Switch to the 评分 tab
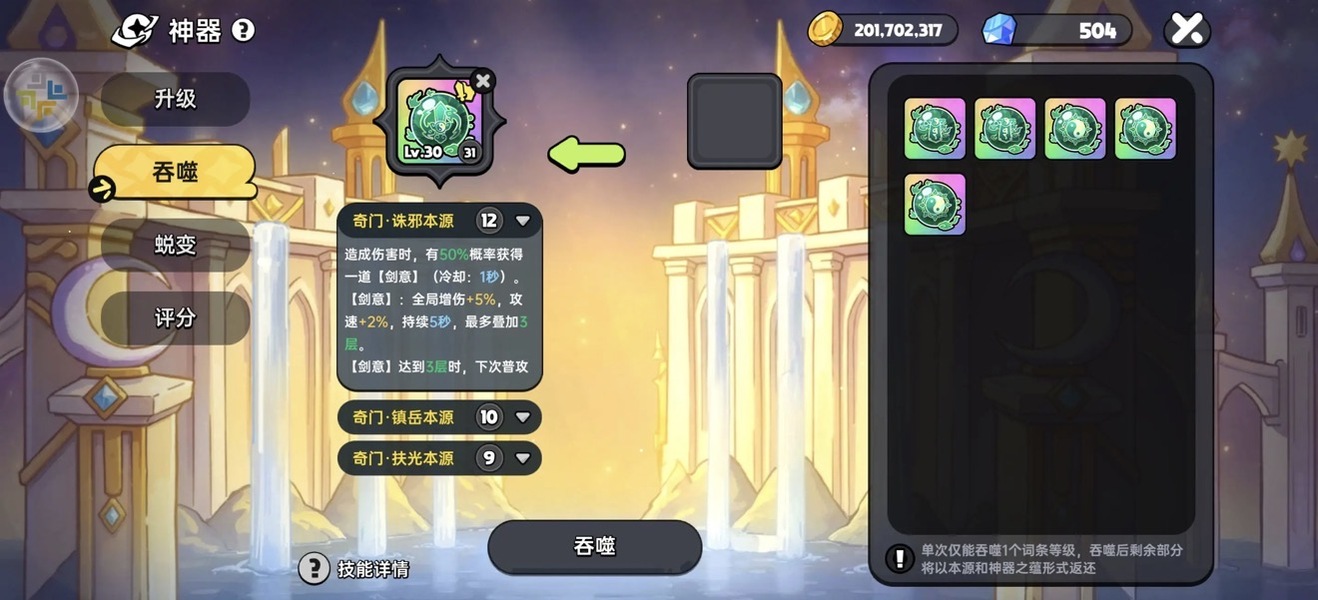This screenshot has height=600, width=1318. point(175,318)
